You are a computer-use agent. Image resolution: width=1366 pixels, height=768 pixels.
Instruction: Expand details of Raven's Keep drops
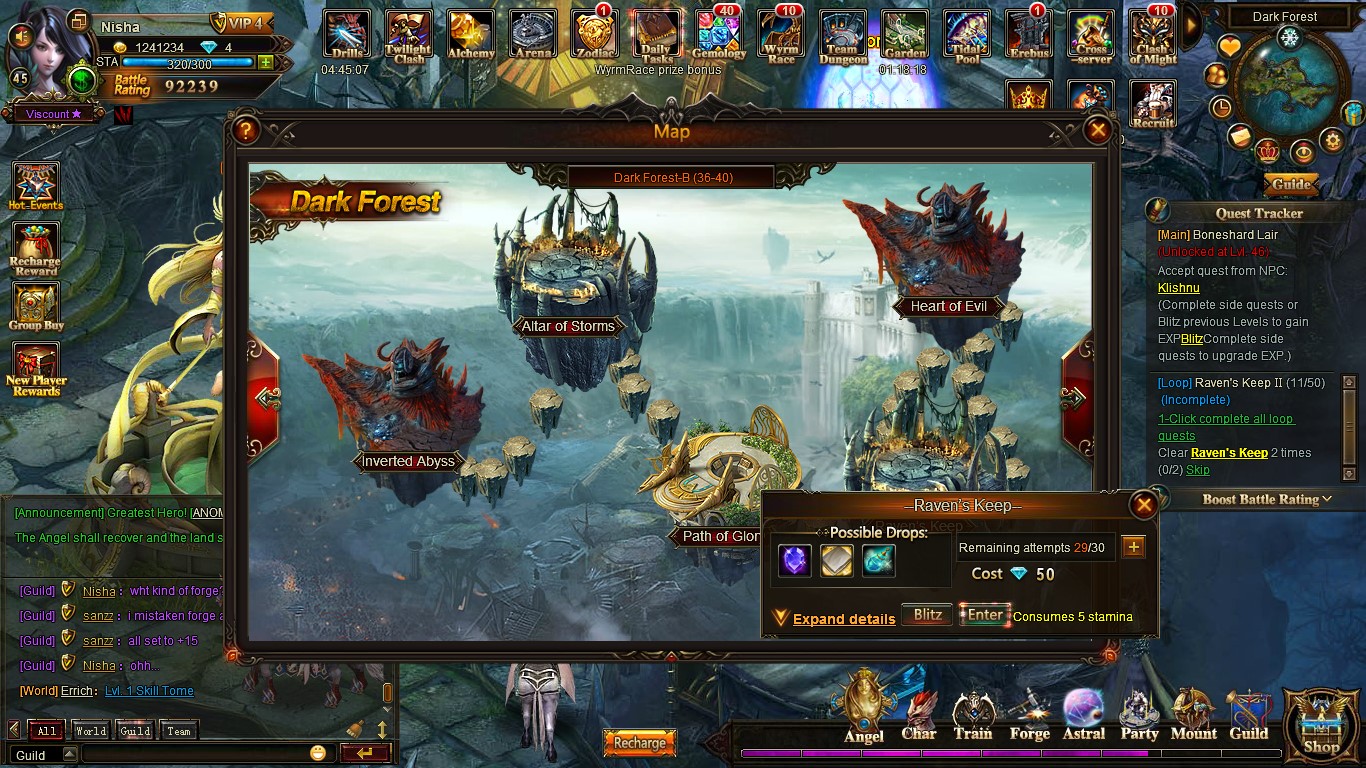coord(843,619)
